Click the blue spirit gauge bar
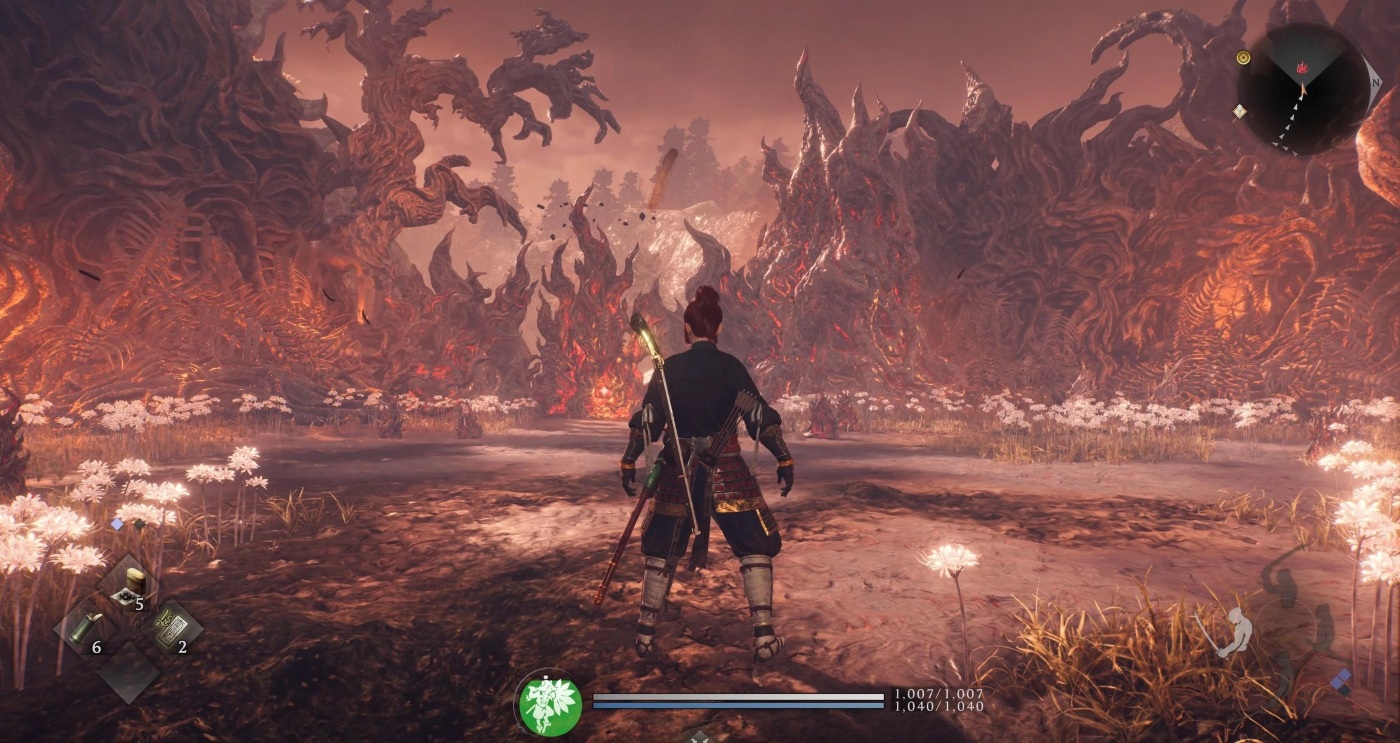This screenshot has width=1400, height=743. click(736, 704)
